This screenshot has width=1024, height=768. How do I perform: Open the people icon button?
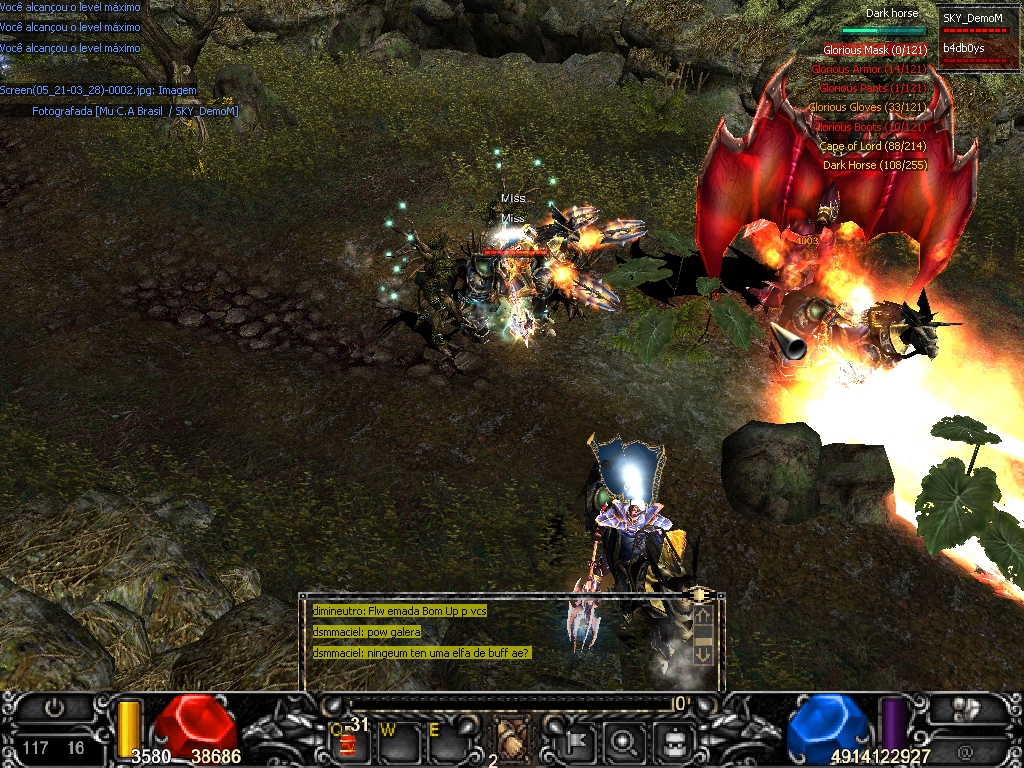965,709
